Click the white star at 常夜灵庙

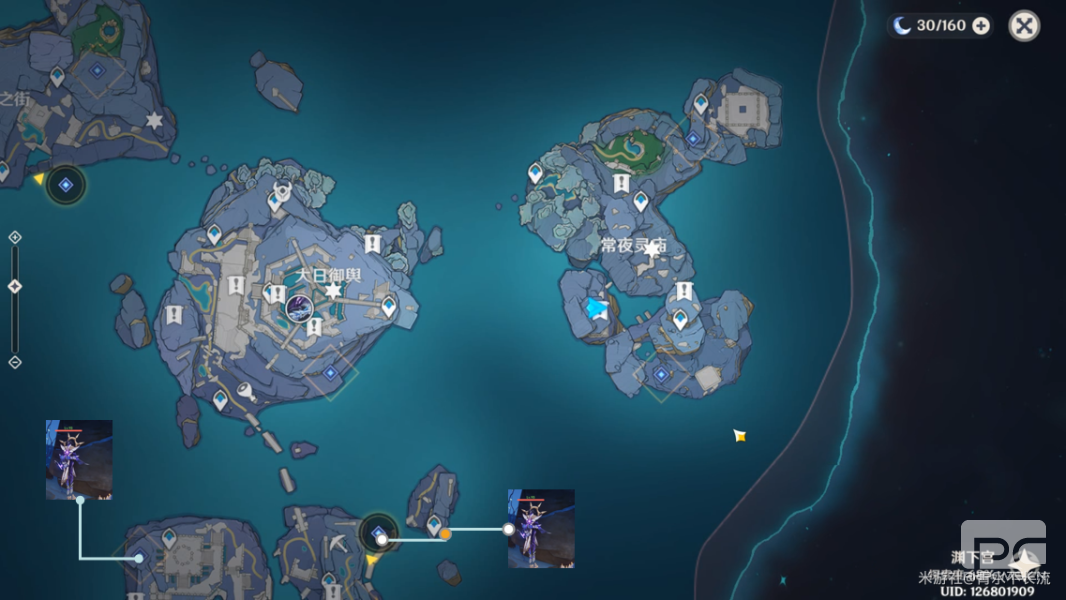pos(652,249)
